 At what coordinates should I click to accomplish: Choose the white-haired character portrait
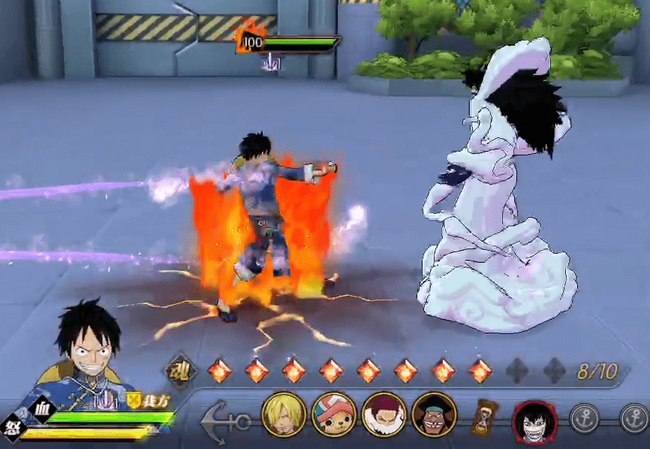pyautogui.click(x=383, y=414)
